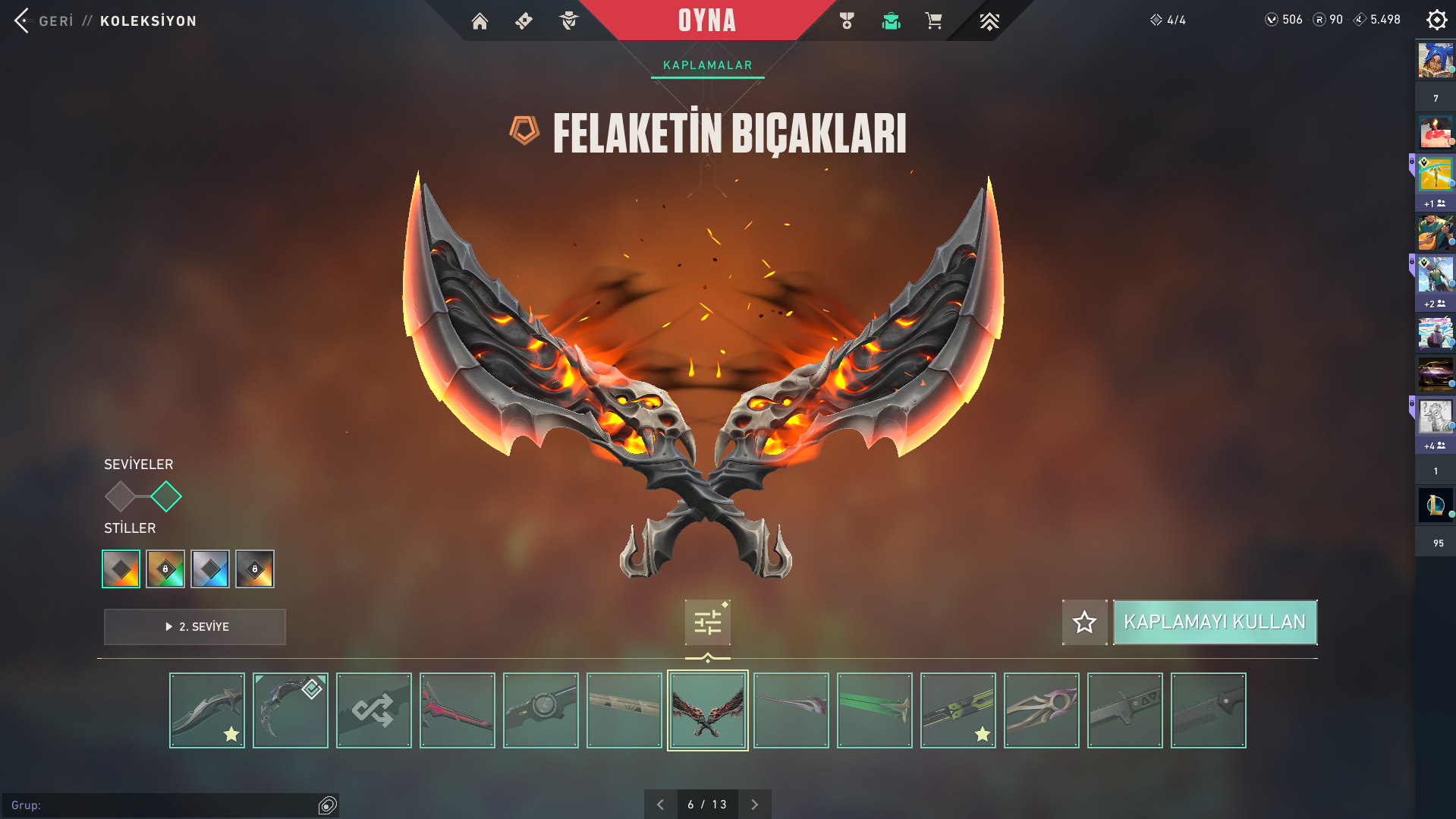
Task: Go back to the Koleksiyon screen
Action: [x=44, y=20]
